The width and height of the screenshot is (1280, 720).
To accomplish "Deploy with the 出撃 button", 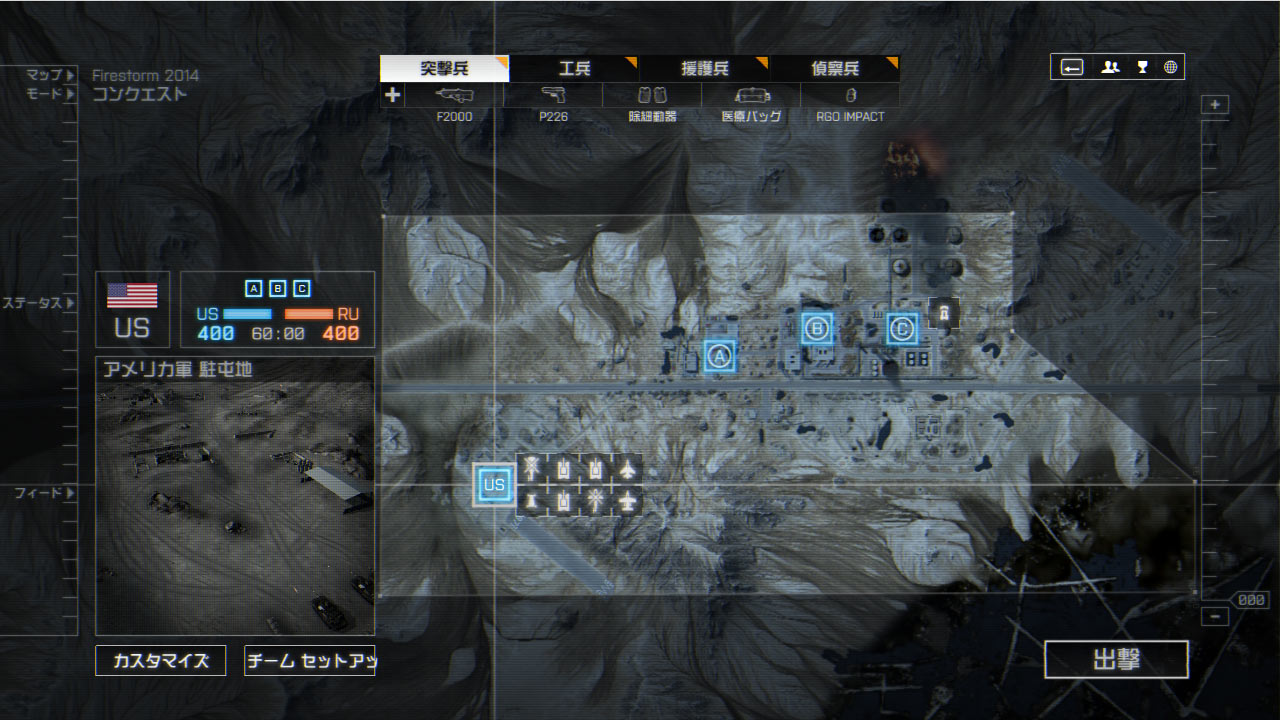I will click(1116, 660).
